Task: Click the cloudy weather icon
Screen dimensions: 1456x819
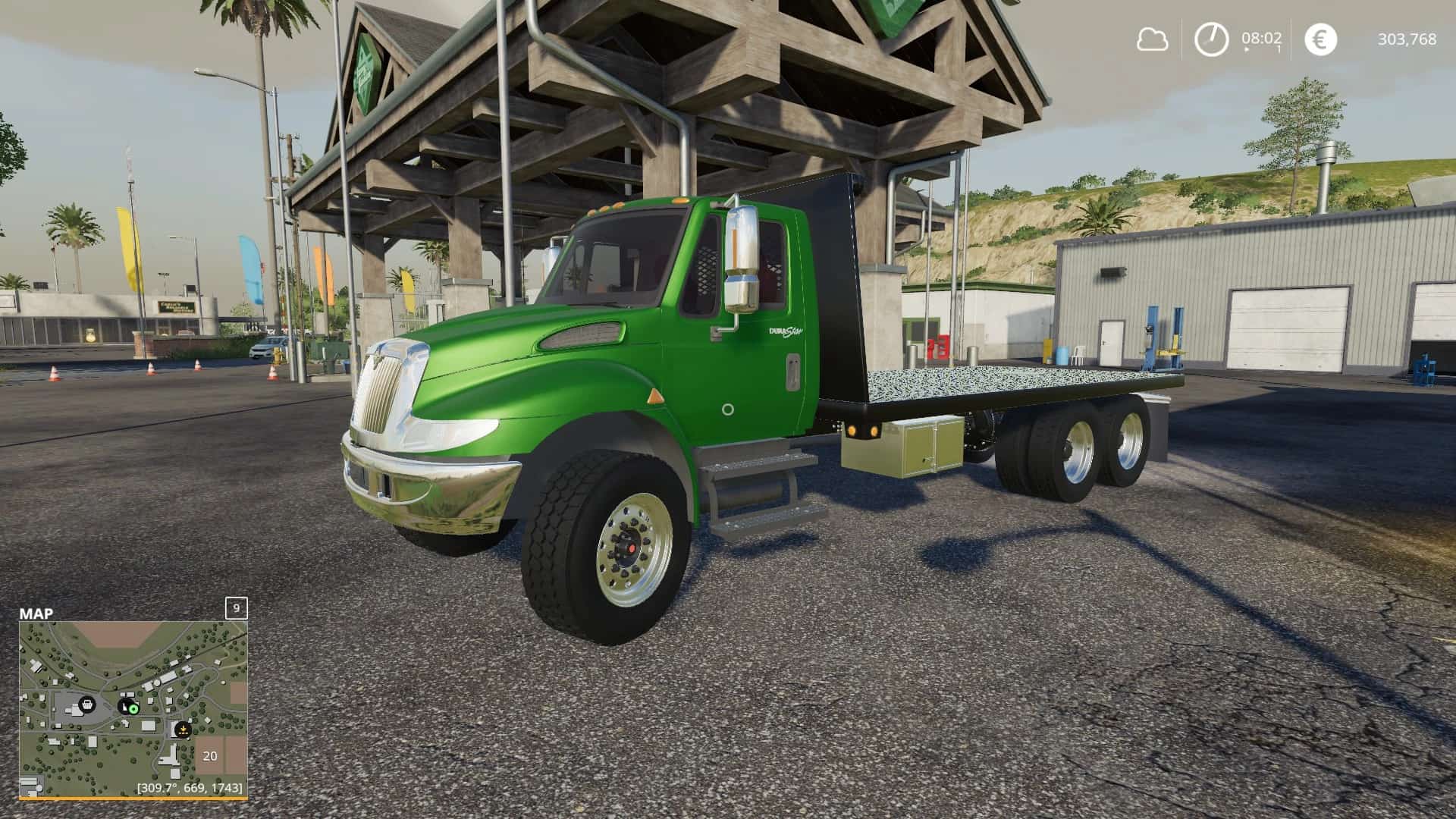Action: 1152,39
